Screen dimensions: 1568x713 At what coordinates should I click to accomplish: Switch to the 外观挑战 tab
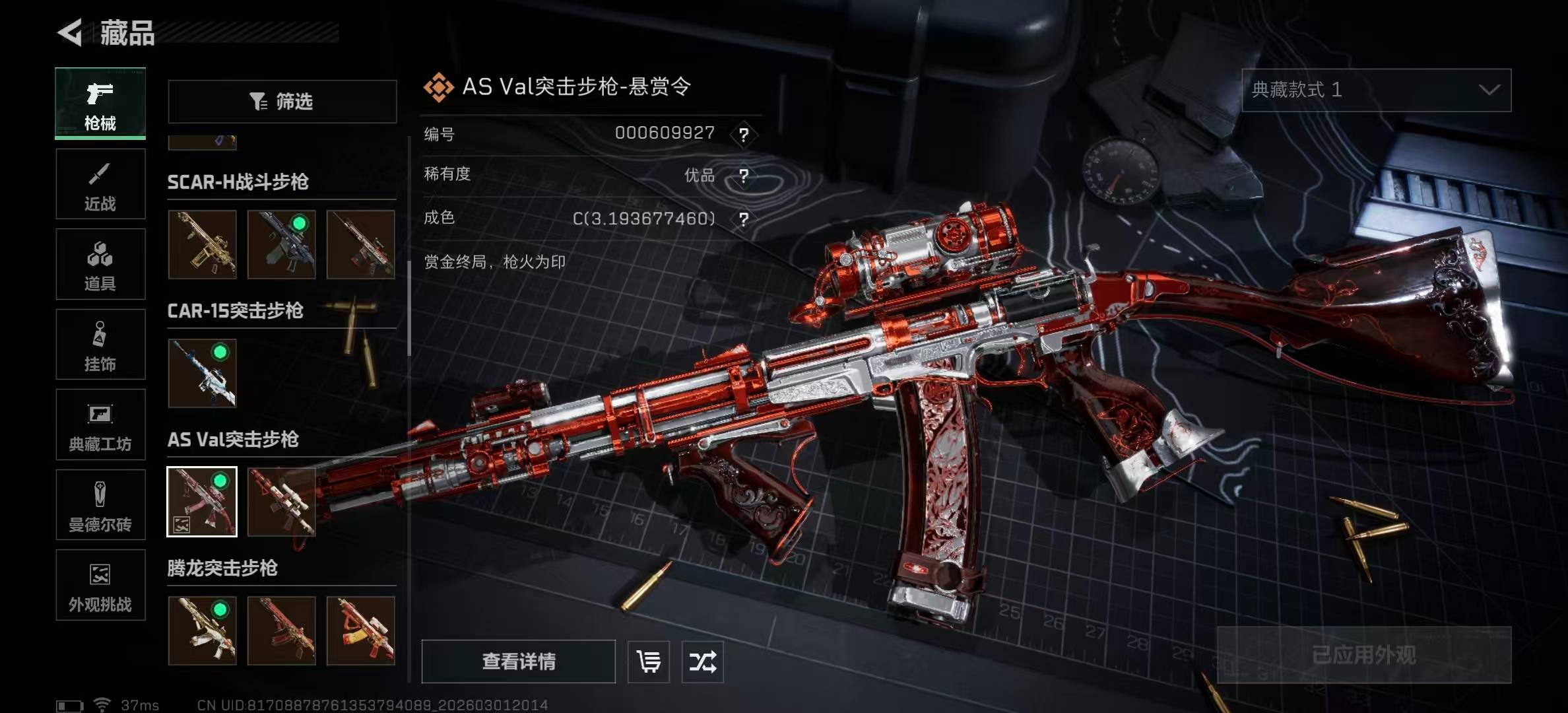tap(100, 585)
